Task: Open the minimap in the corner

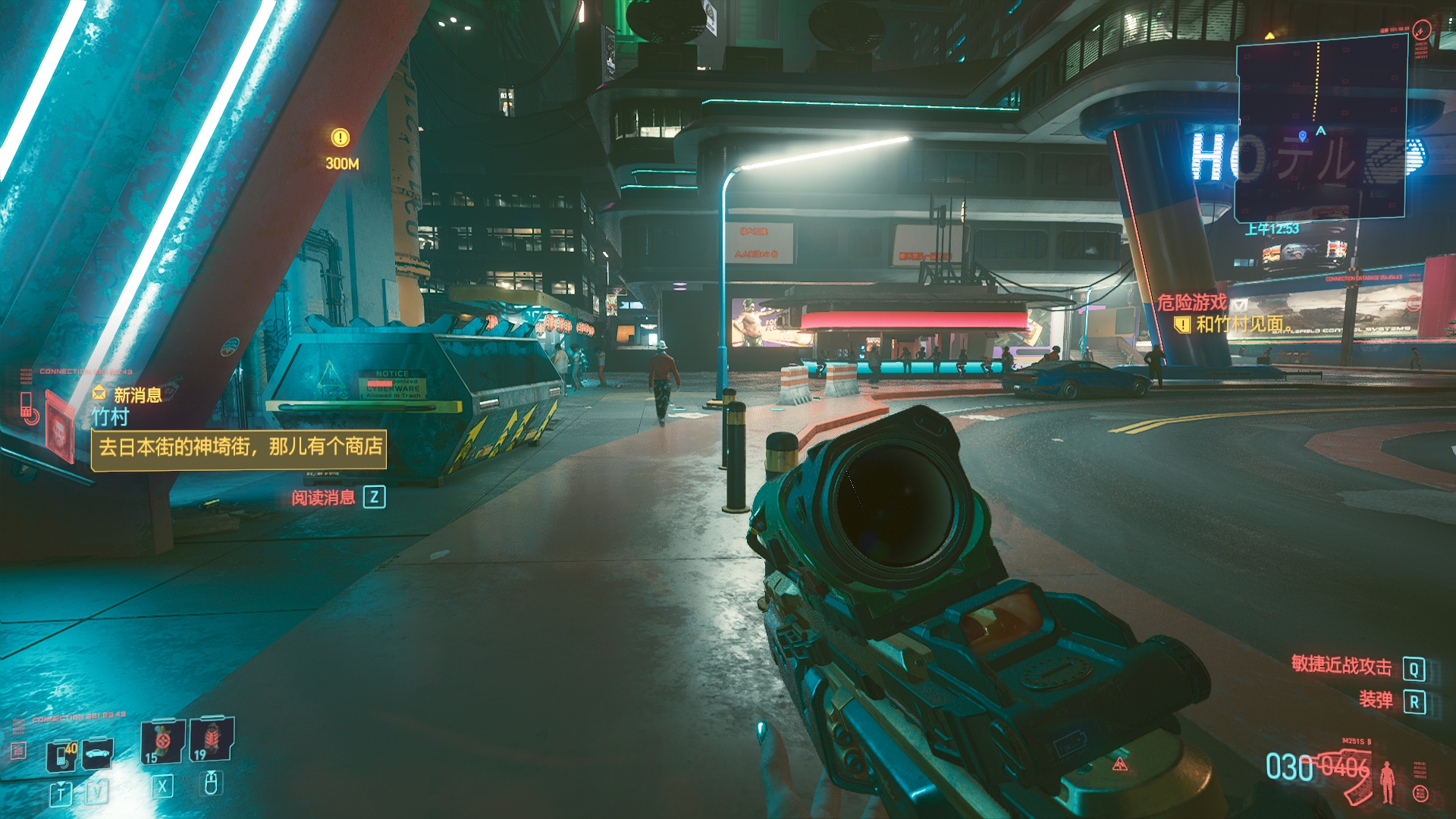Action: 1321,129
